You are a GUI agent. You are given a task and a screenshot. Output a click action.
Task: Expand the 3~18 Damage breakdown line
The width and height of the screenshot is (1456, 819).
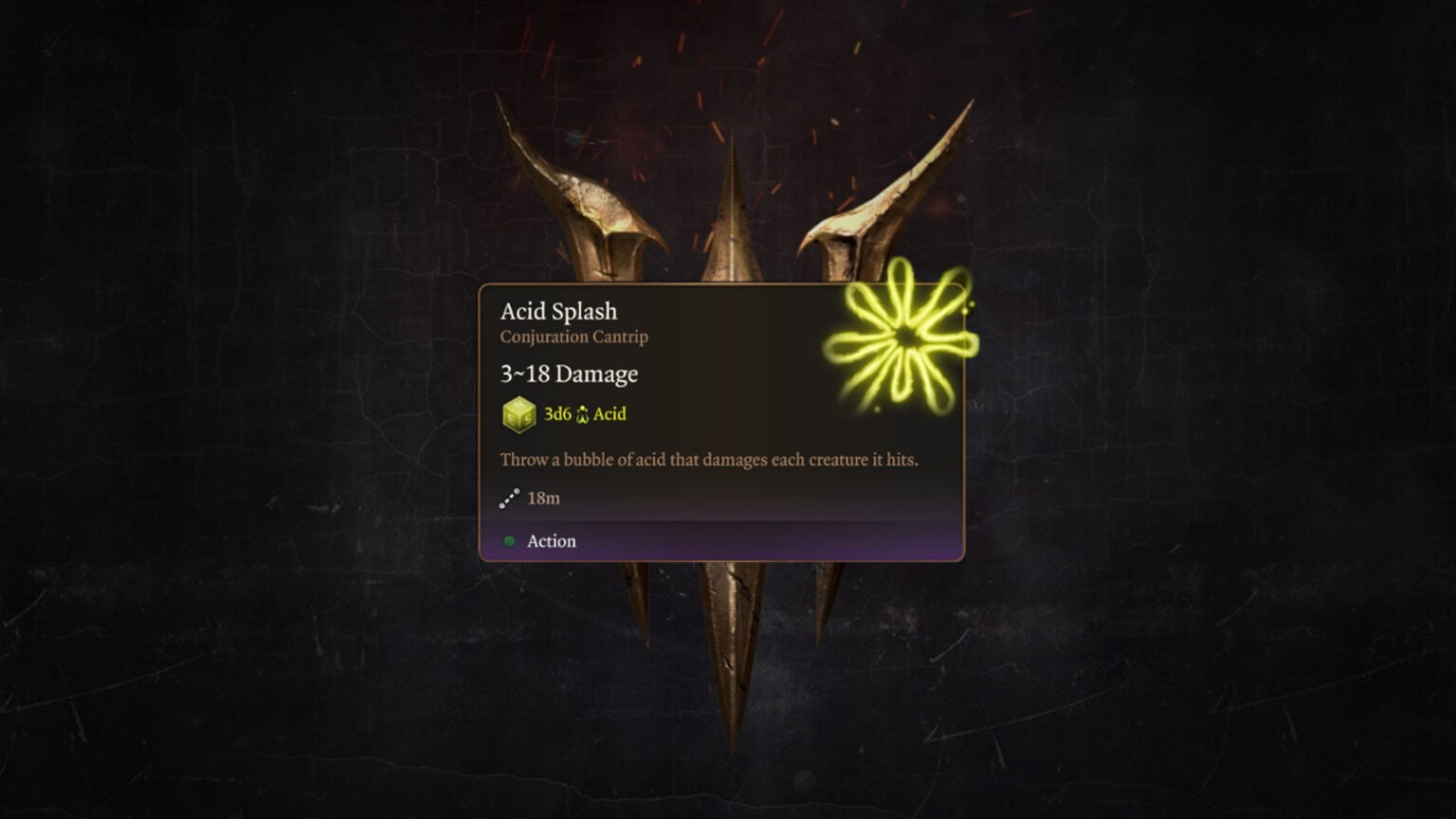[x=569, y=373]
